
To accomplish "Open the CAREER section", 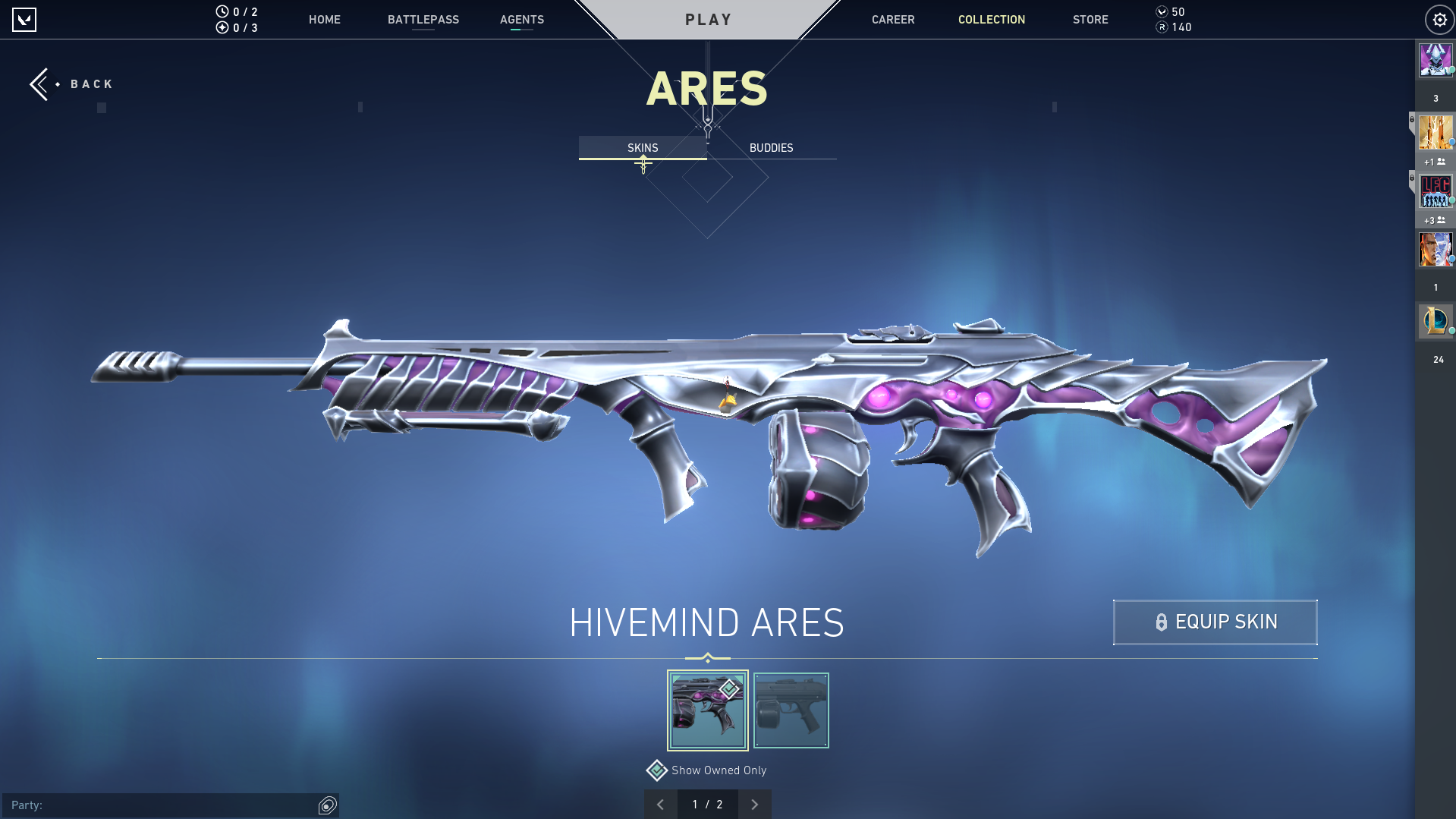I will point(893,20).
